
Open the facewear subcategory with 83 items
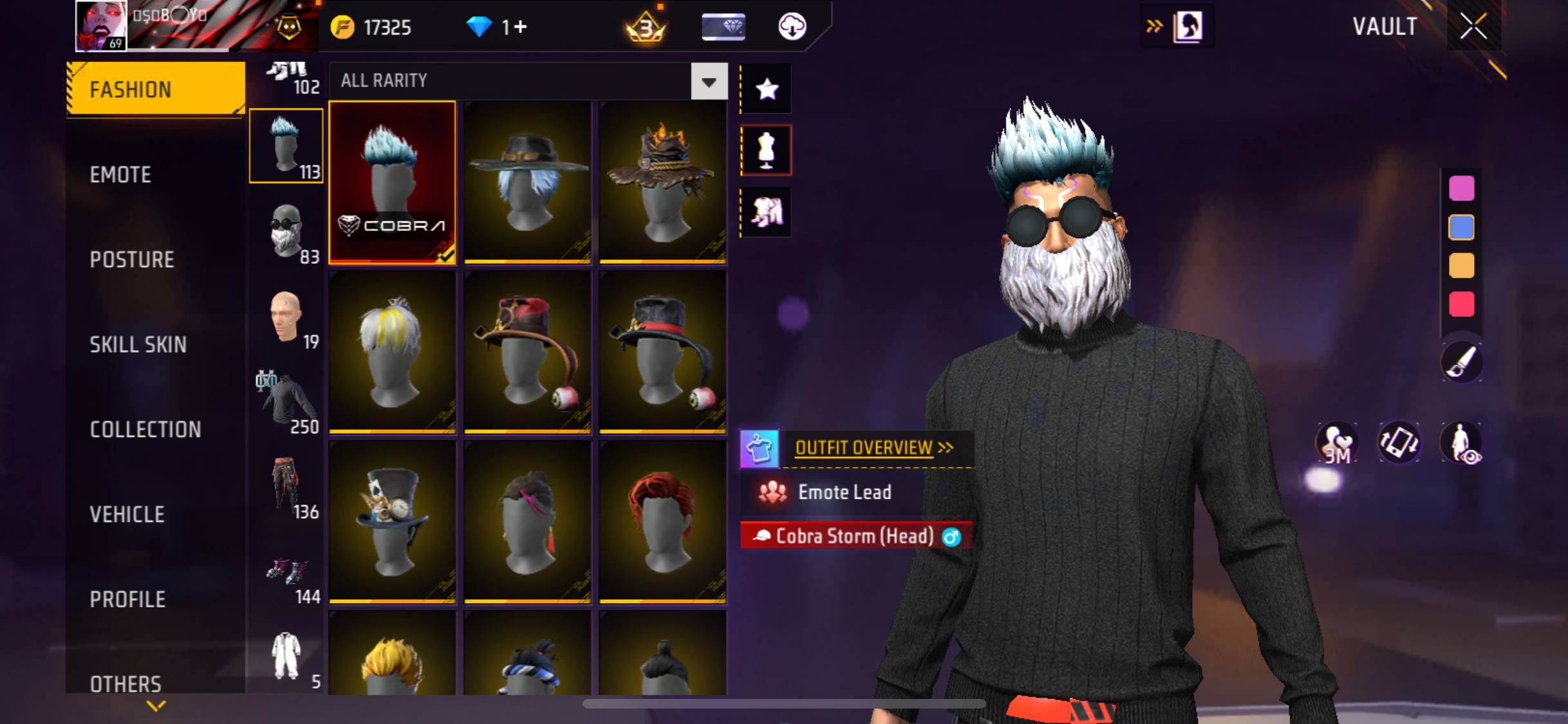pos(286,233)
